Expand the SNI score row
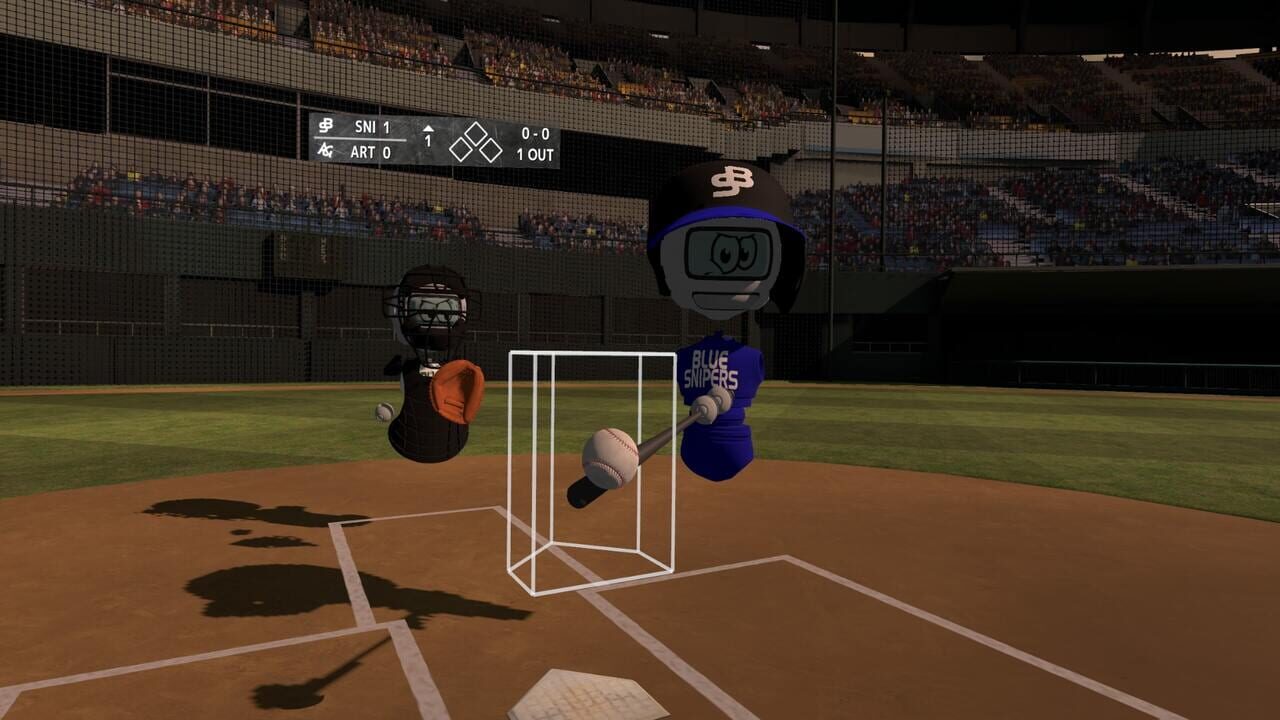 click(371, 127)
